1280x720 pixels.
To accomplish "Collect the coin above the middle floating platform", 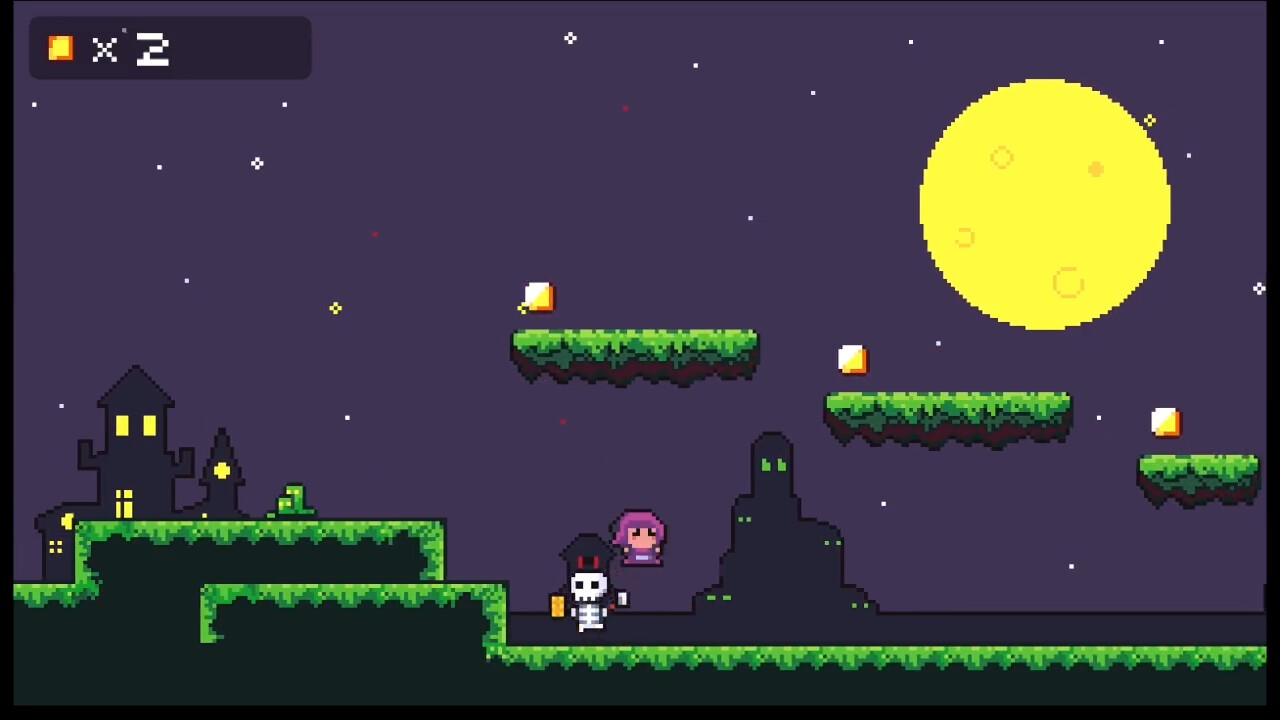I will [538, 297].
